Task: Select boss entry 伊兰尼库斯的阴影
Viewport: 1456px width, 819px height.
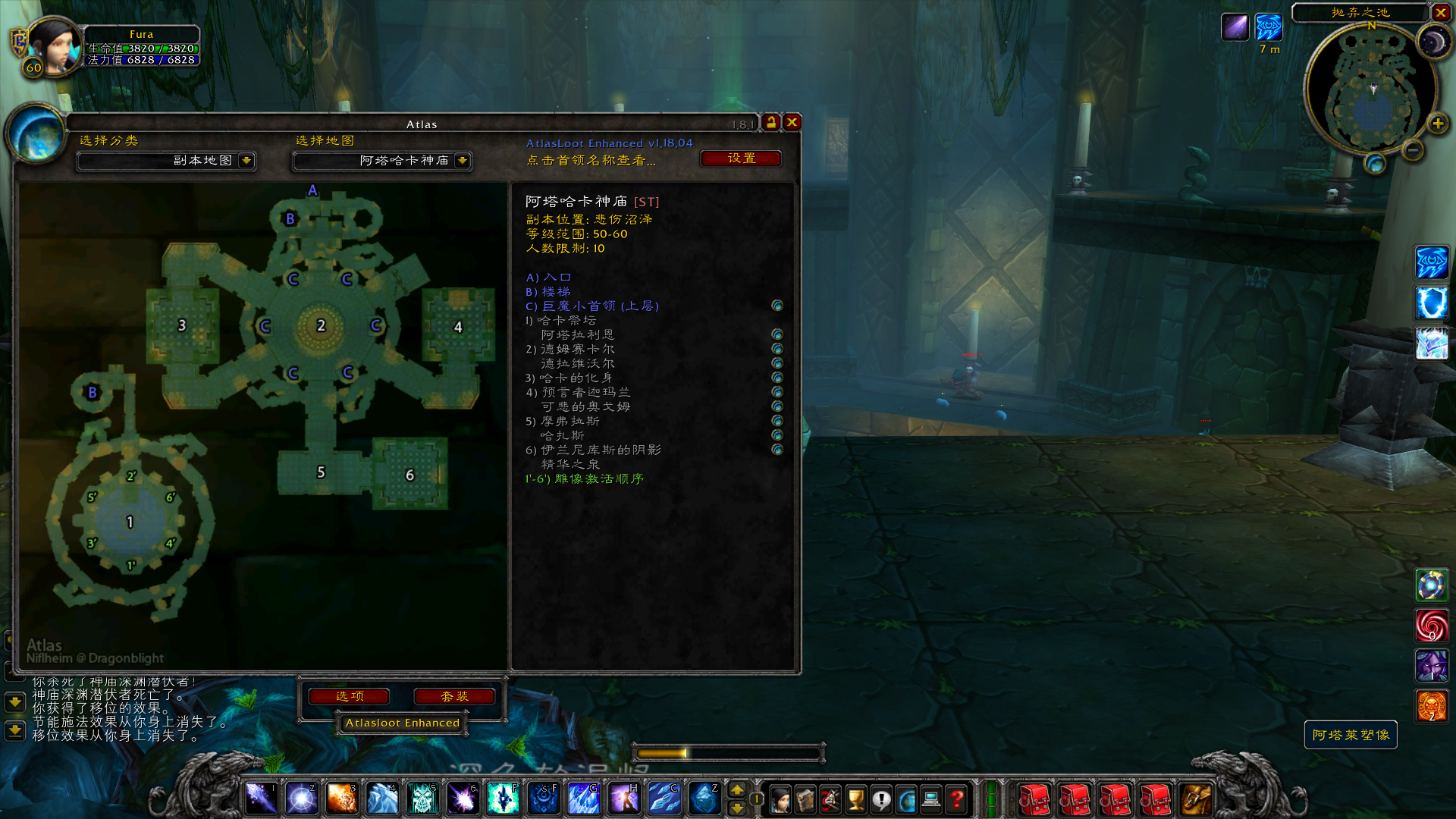Action: [x=601, y=450]
